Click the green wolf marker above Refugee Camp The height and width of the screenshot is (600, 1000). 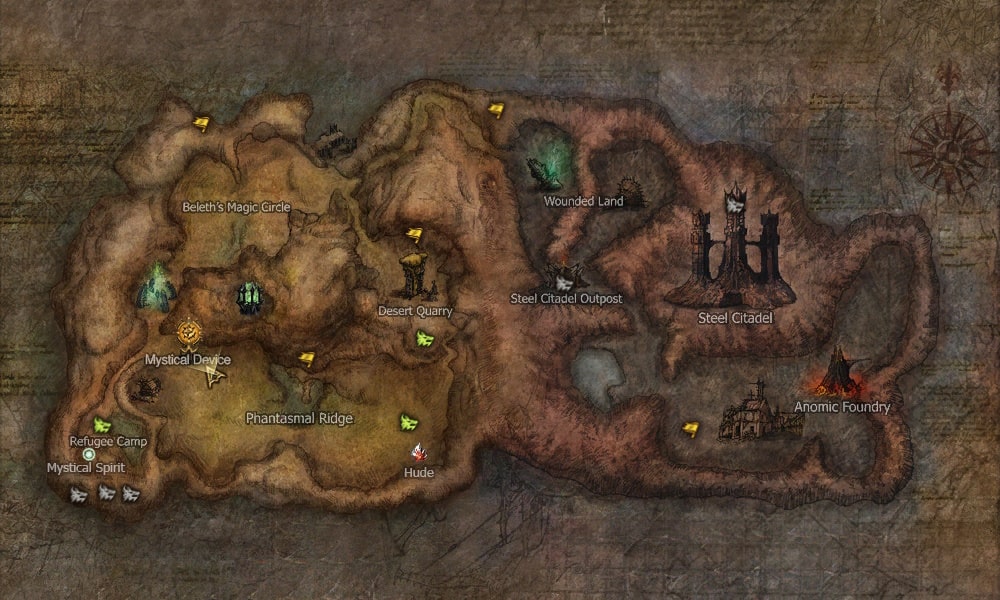coord(101,424)
